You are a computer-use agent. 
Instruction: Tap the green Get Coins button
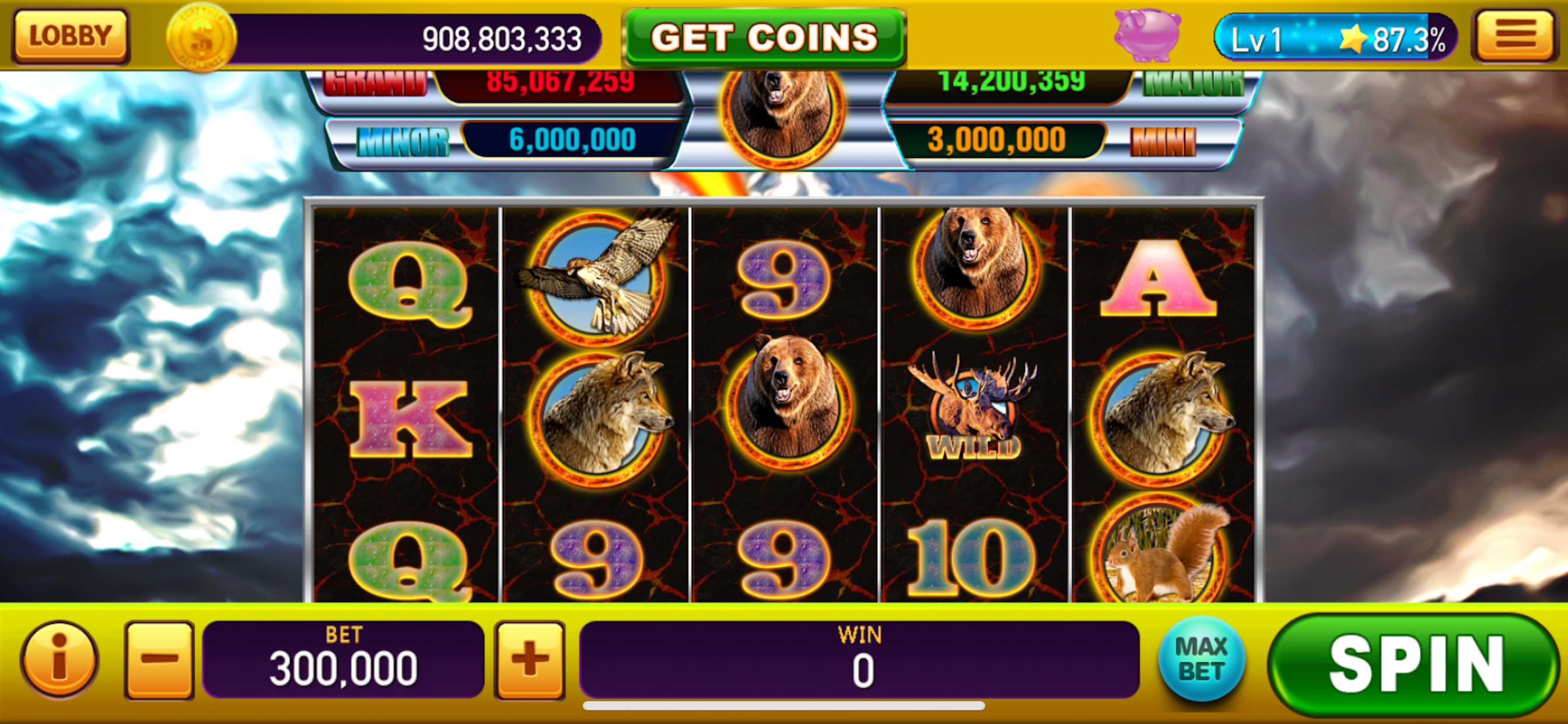pos(764,37)
